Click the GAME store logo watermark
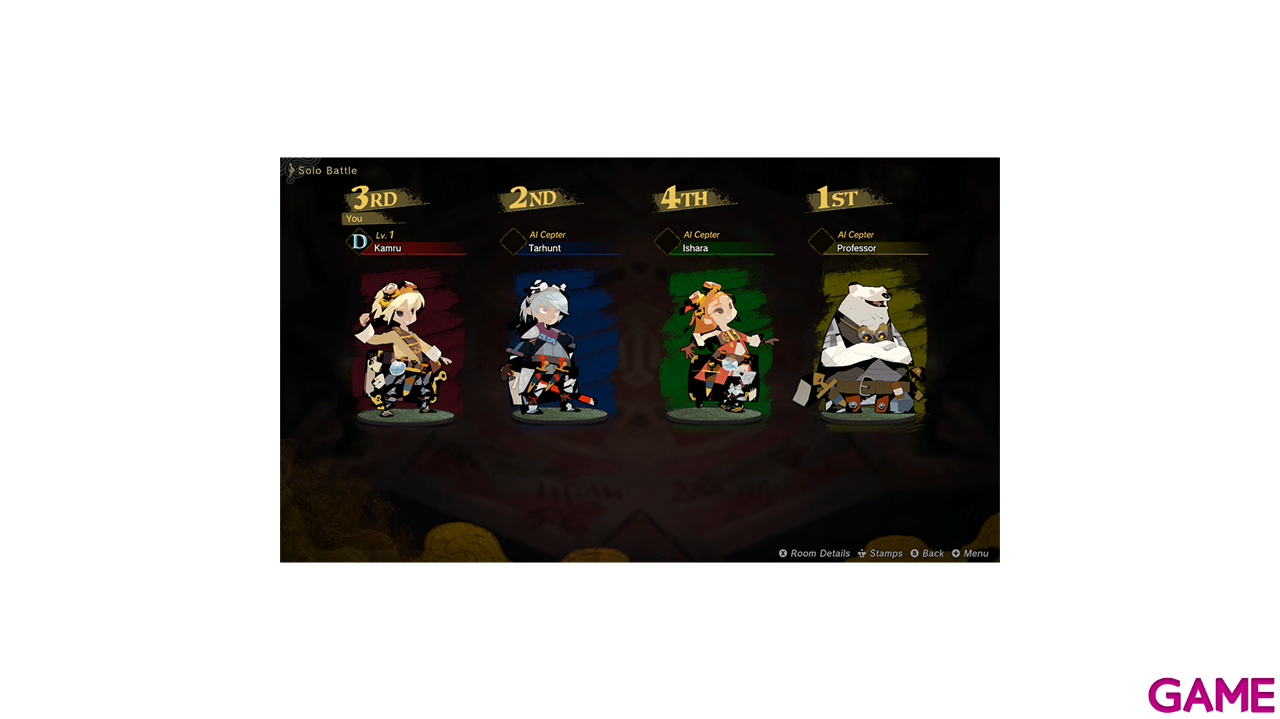 [x=1211, y=694]
